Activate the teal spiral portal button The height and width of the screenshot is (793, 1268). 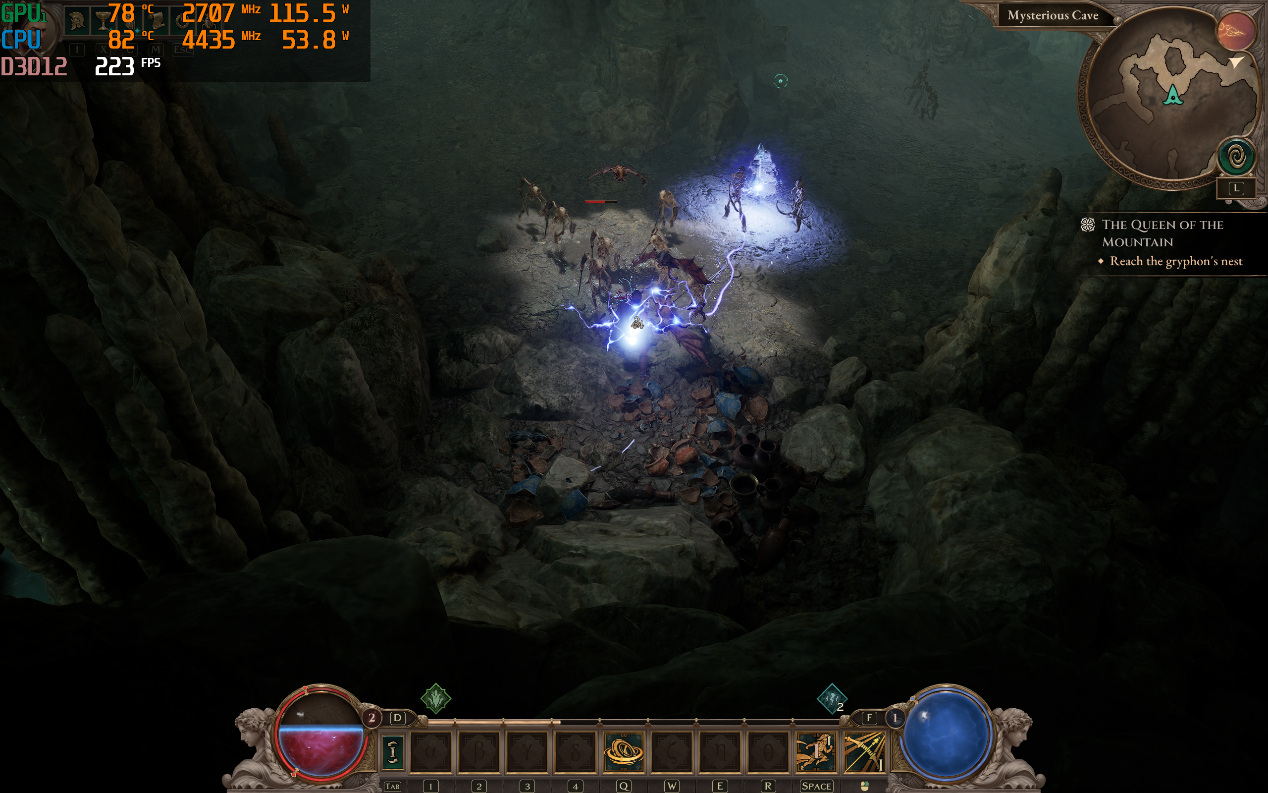point(1236,157)
